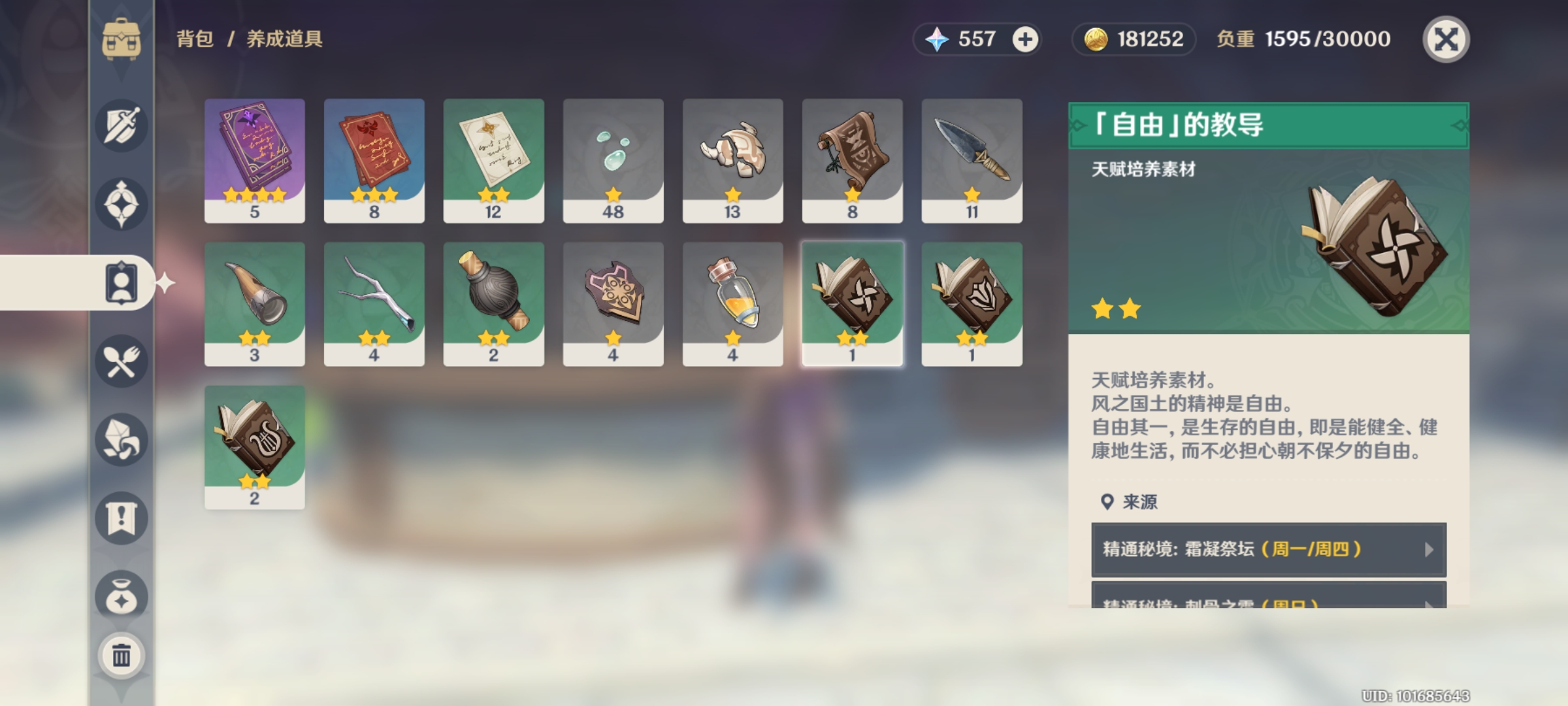Switch to the Weapons inventory tab
1568x706 pixels.
pos(122,126)
